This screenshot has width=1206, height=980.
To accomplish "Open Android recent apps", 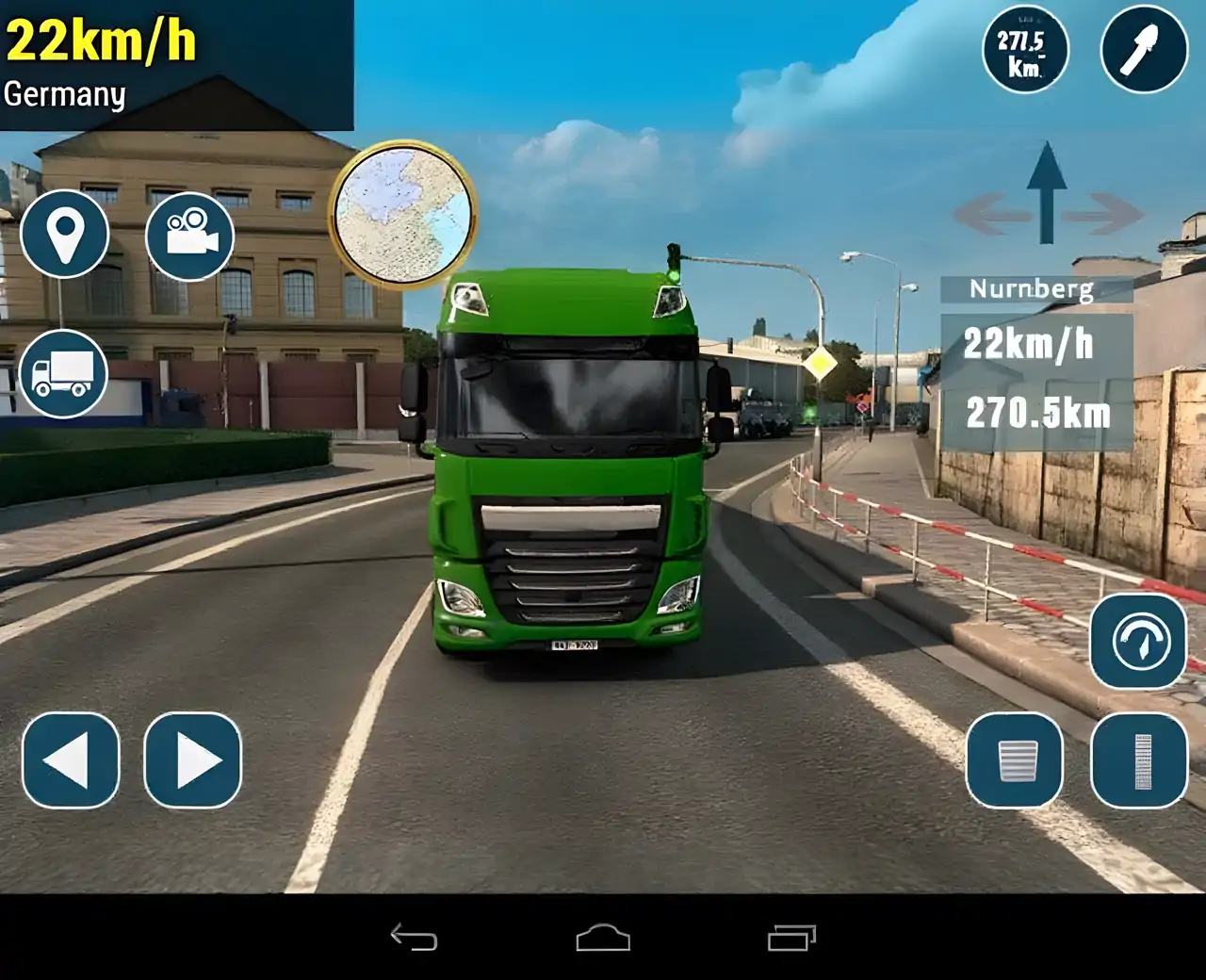I will (x=791, y=938).
